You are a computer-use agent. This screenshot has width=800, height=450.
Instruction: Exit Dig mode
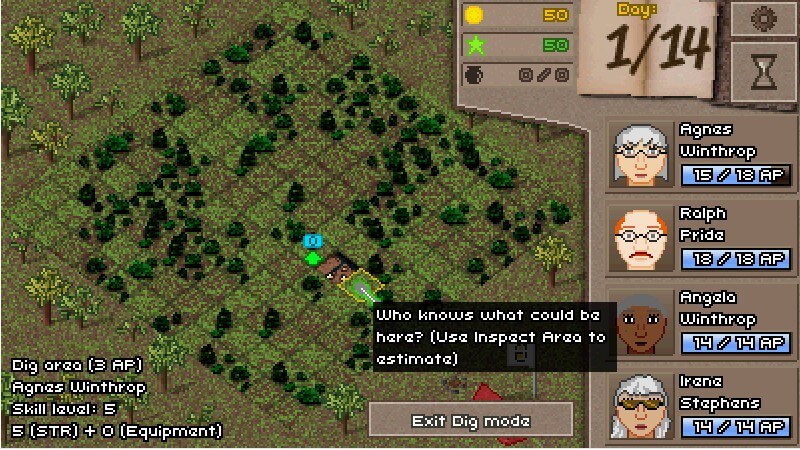tap(471, 420)
